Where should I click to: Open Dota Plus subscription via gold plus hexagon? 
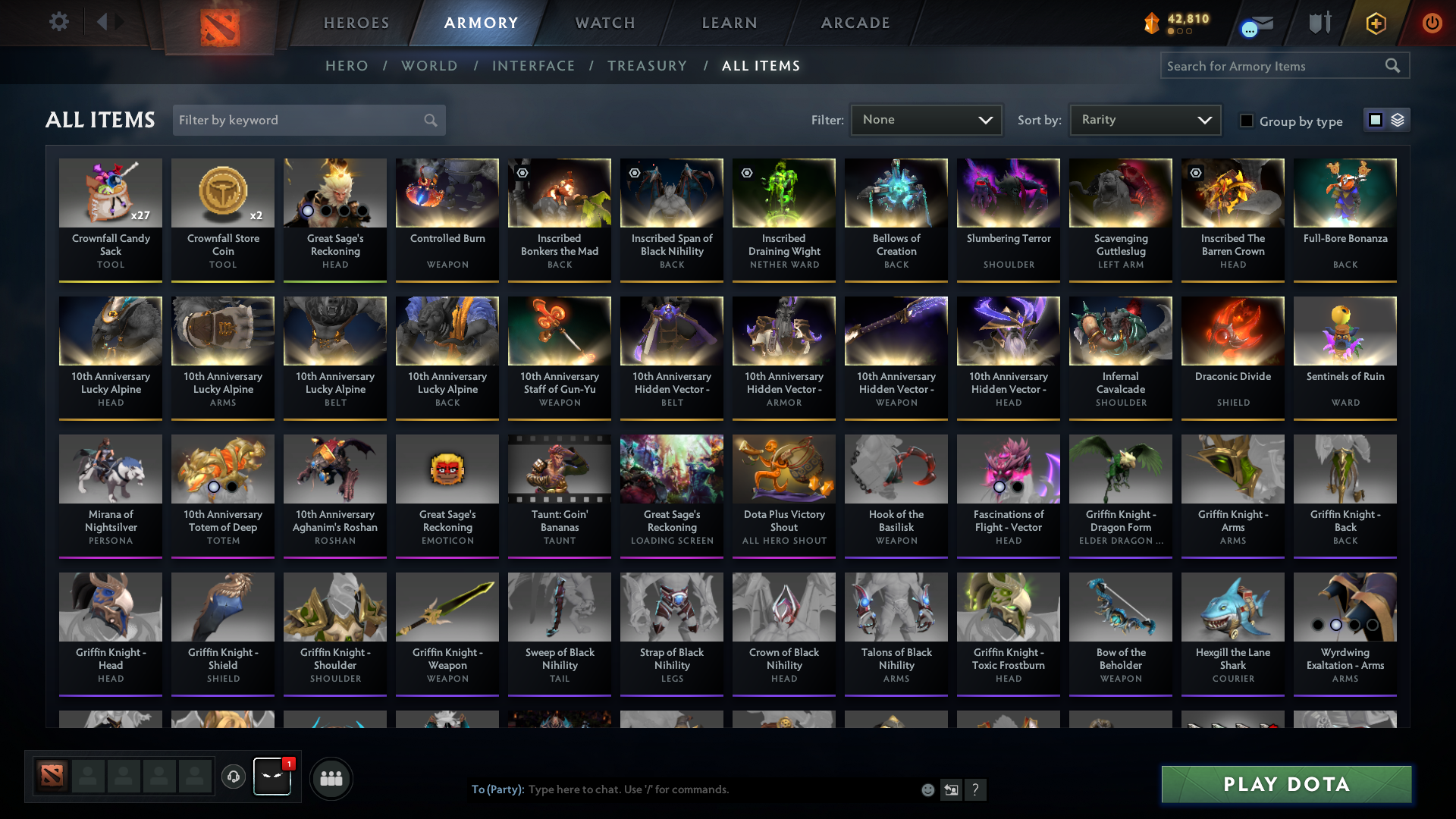(x=1375, y=23)
